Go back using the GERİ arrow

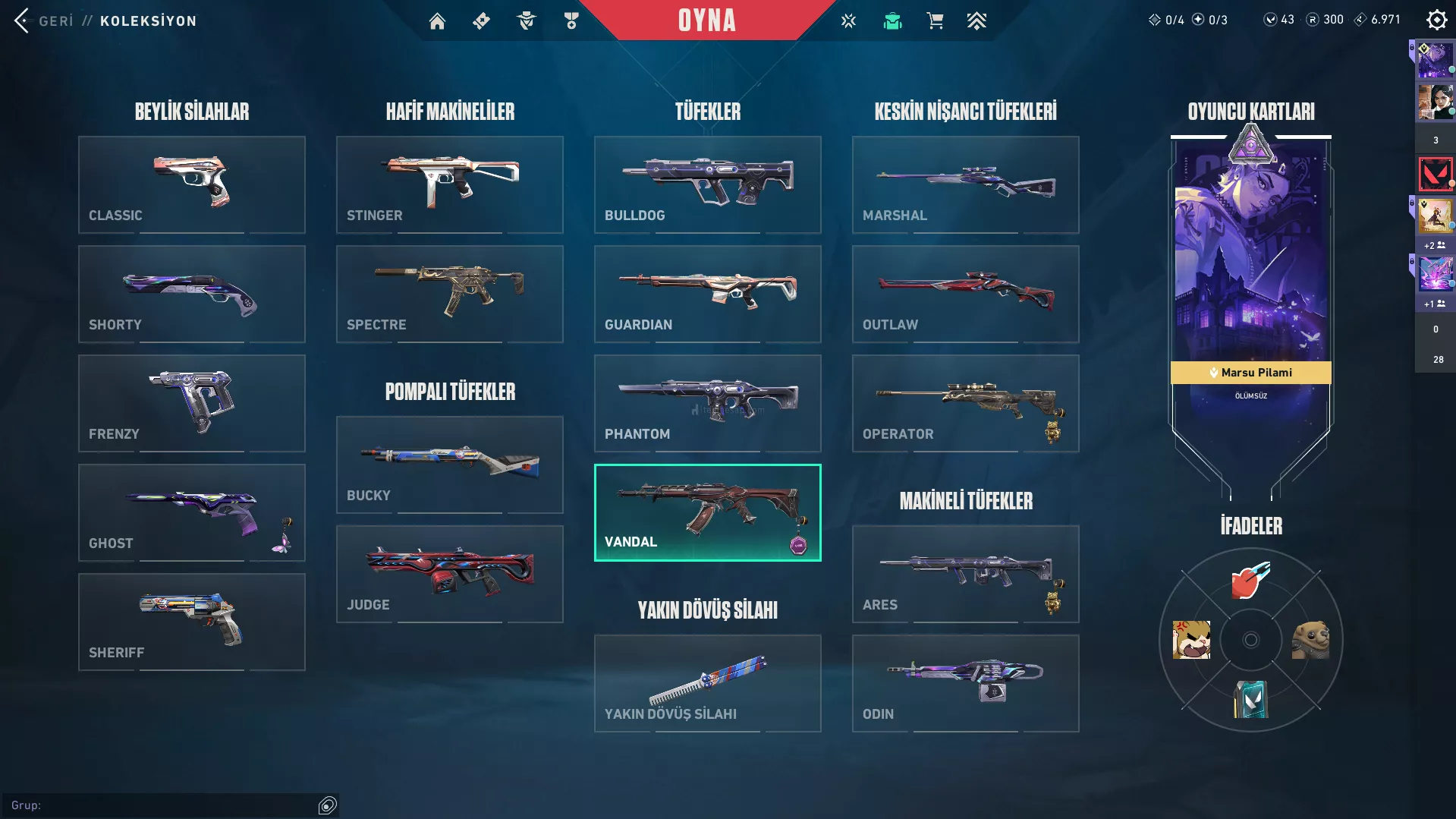pyautogui.click(x=23, y=20)
